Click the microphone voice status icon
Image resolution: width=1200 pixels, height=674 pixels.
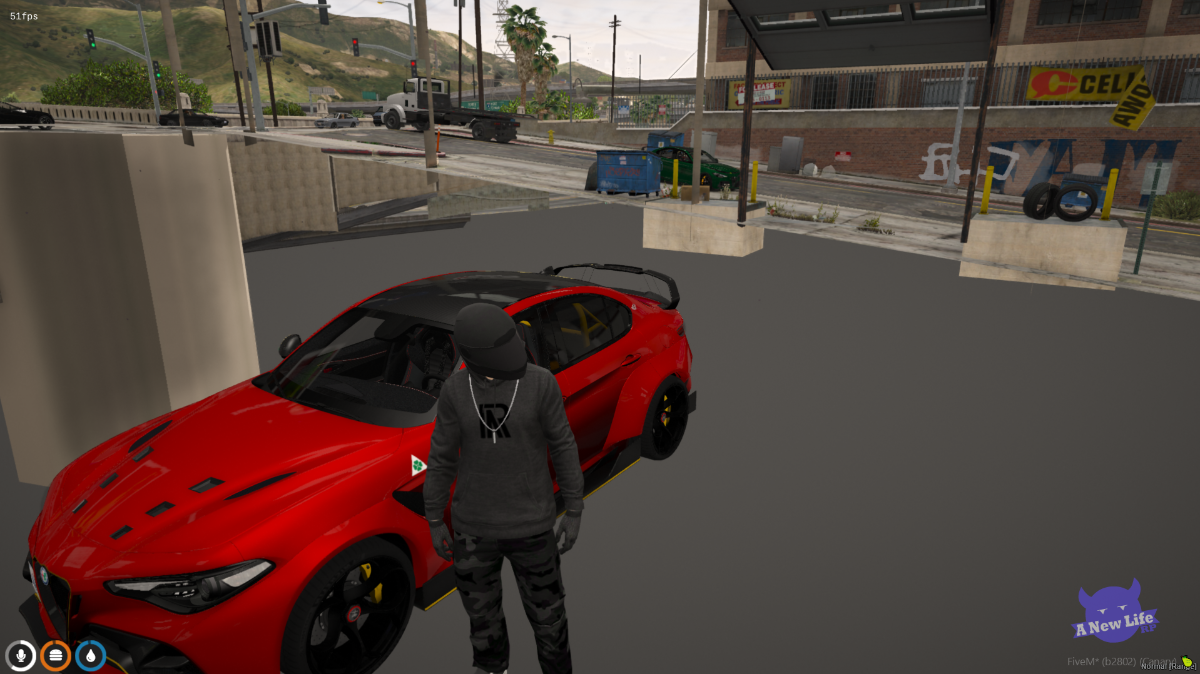pos(21,655)
